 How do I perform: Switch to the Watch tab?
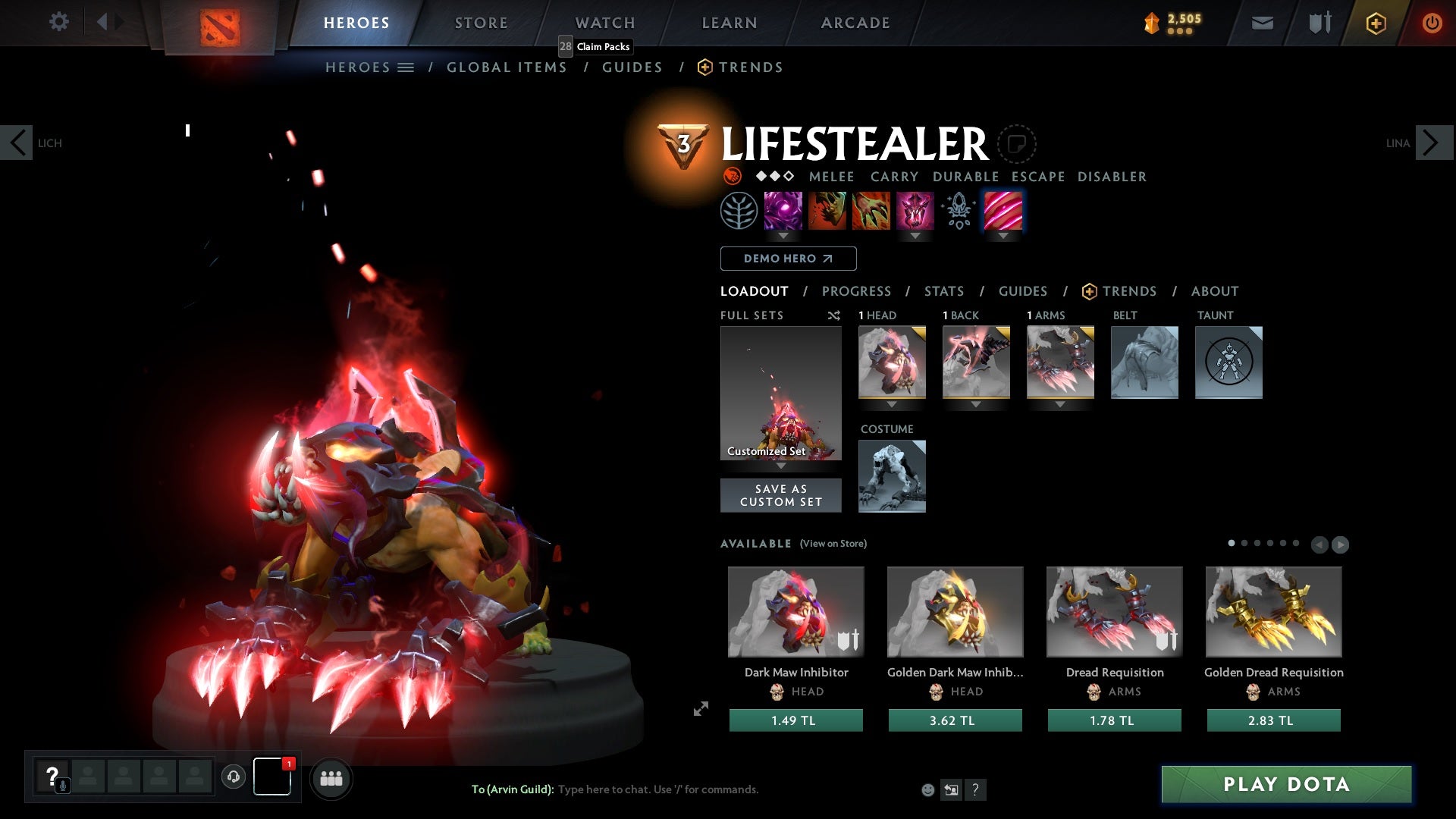[604, 23]
